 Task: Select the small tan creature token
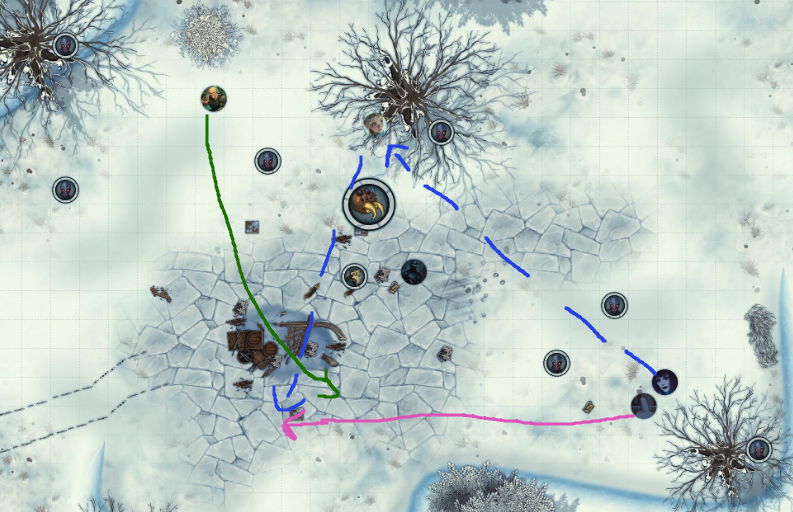353,276
